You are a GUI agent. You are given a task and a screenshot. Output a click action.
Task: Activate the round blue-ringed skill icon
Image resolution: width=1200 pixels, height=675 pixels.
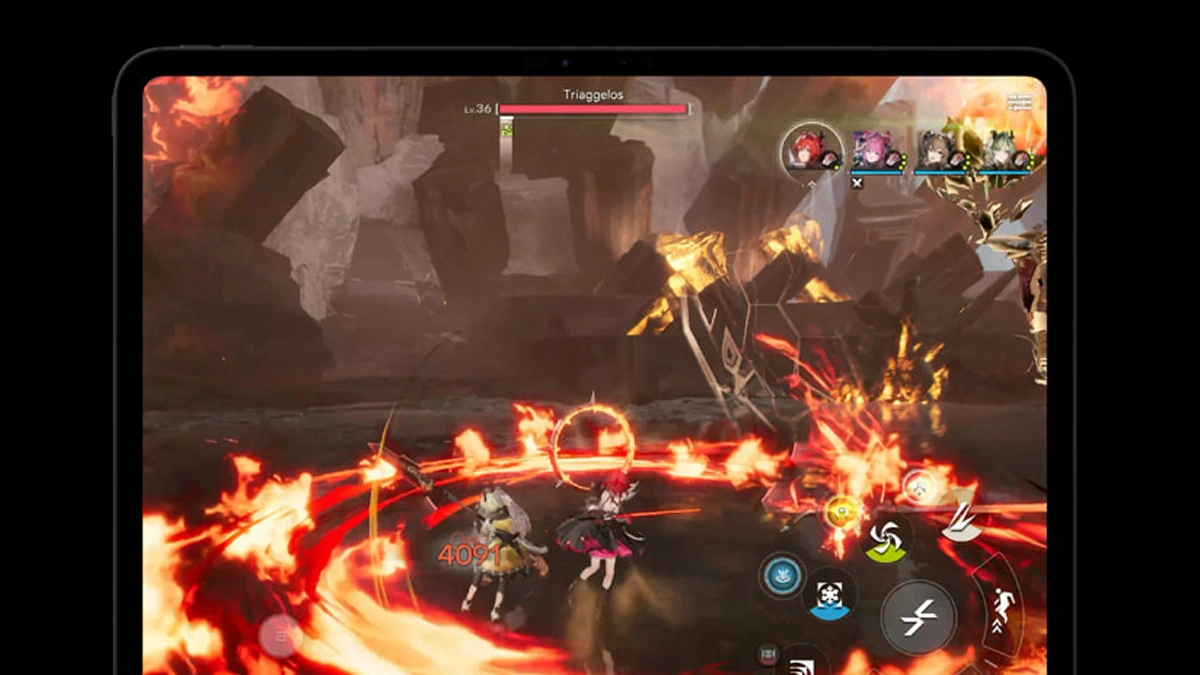[x=783, y=576]
